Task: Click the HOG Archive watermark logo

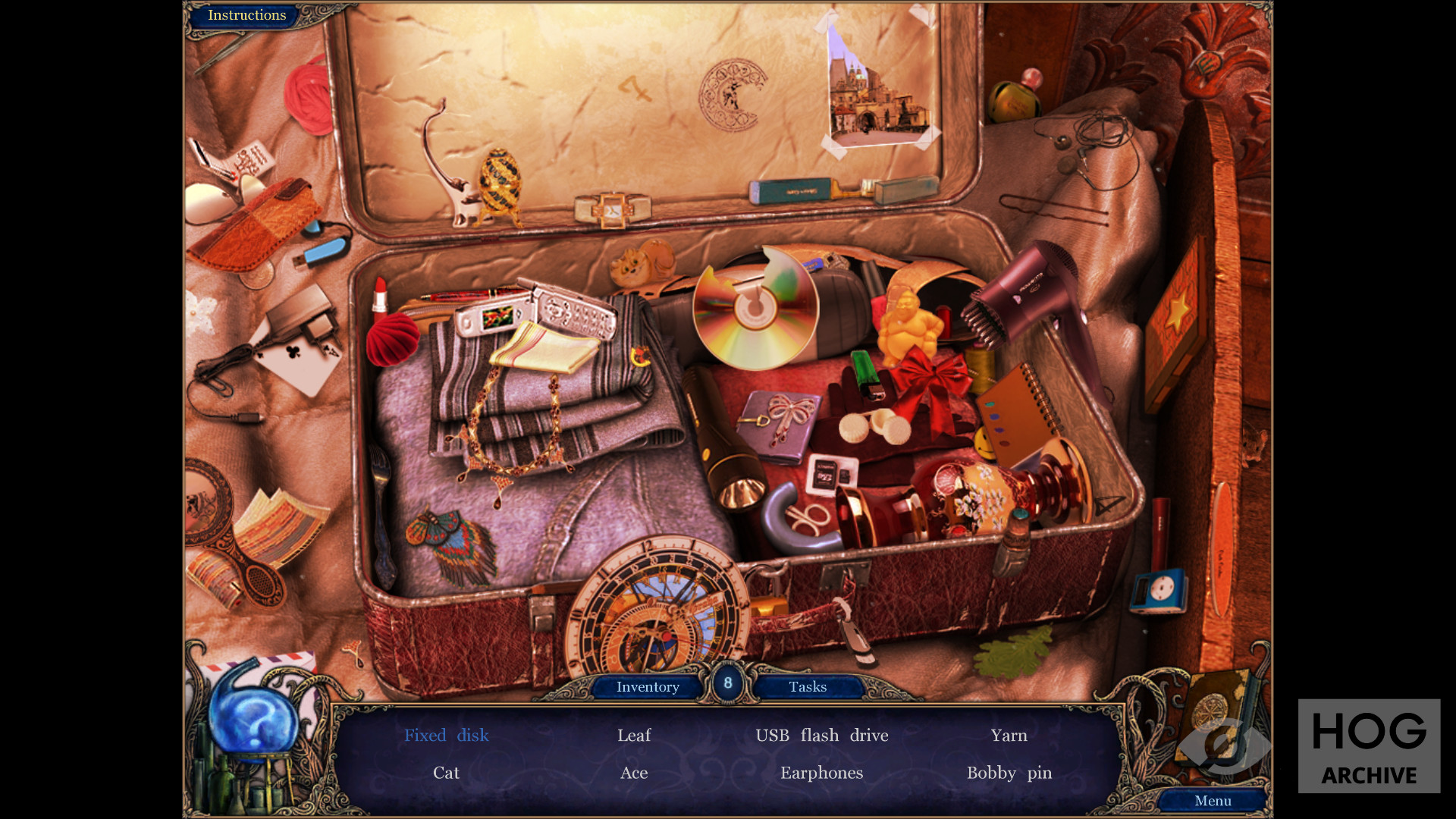Action: point(1369,746)
